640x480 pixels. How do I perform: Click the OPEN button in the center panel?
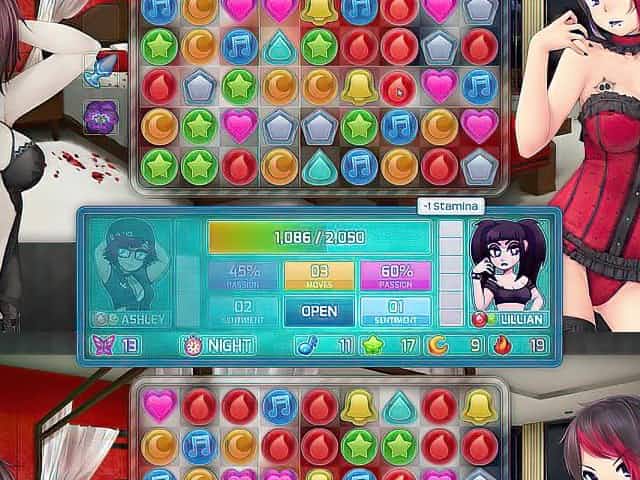[x=319, y=310]
